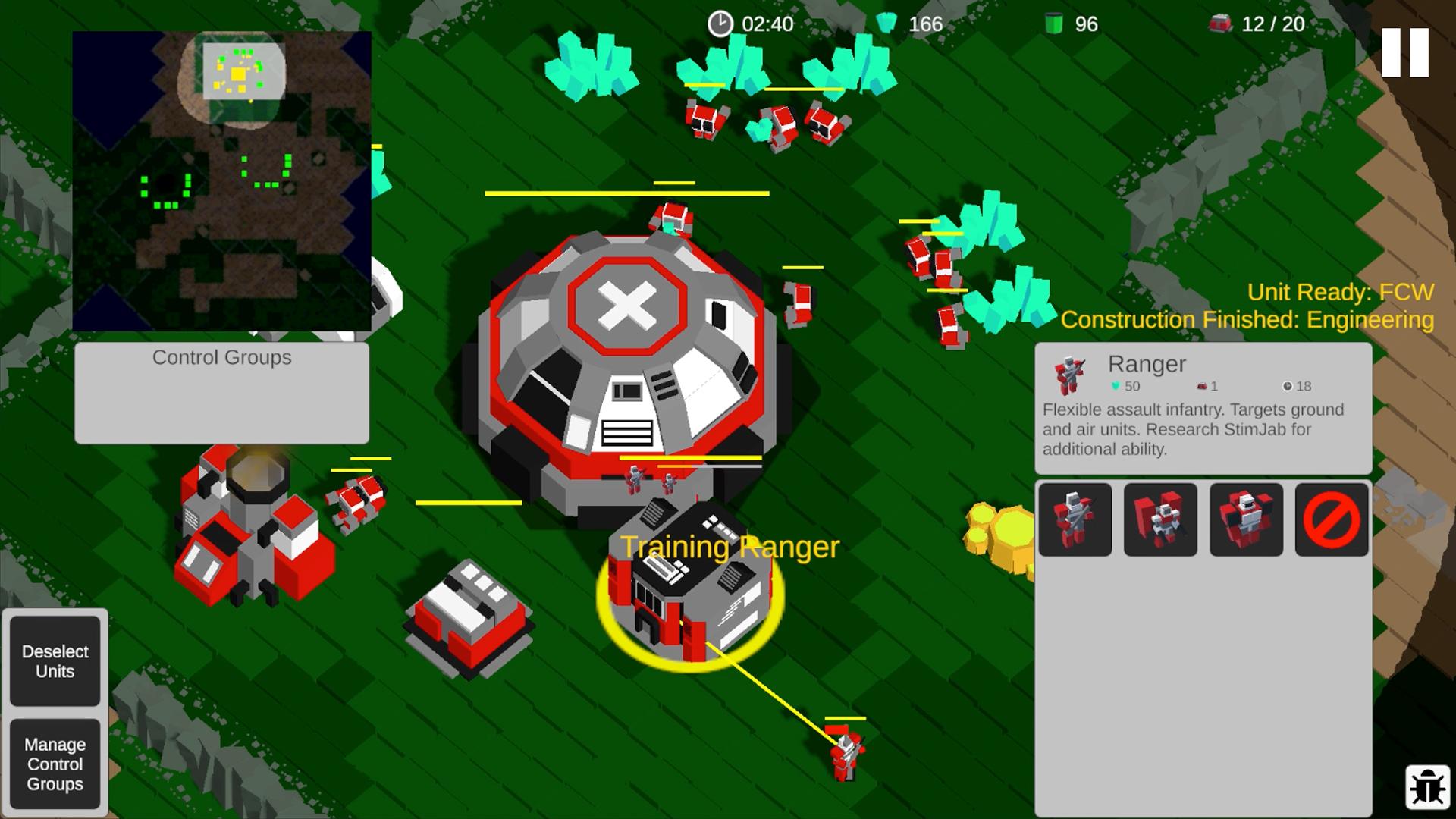Click on the minimap
Image resolution: width=1456 pixels, height=819 pixels.
click(221, 180)
